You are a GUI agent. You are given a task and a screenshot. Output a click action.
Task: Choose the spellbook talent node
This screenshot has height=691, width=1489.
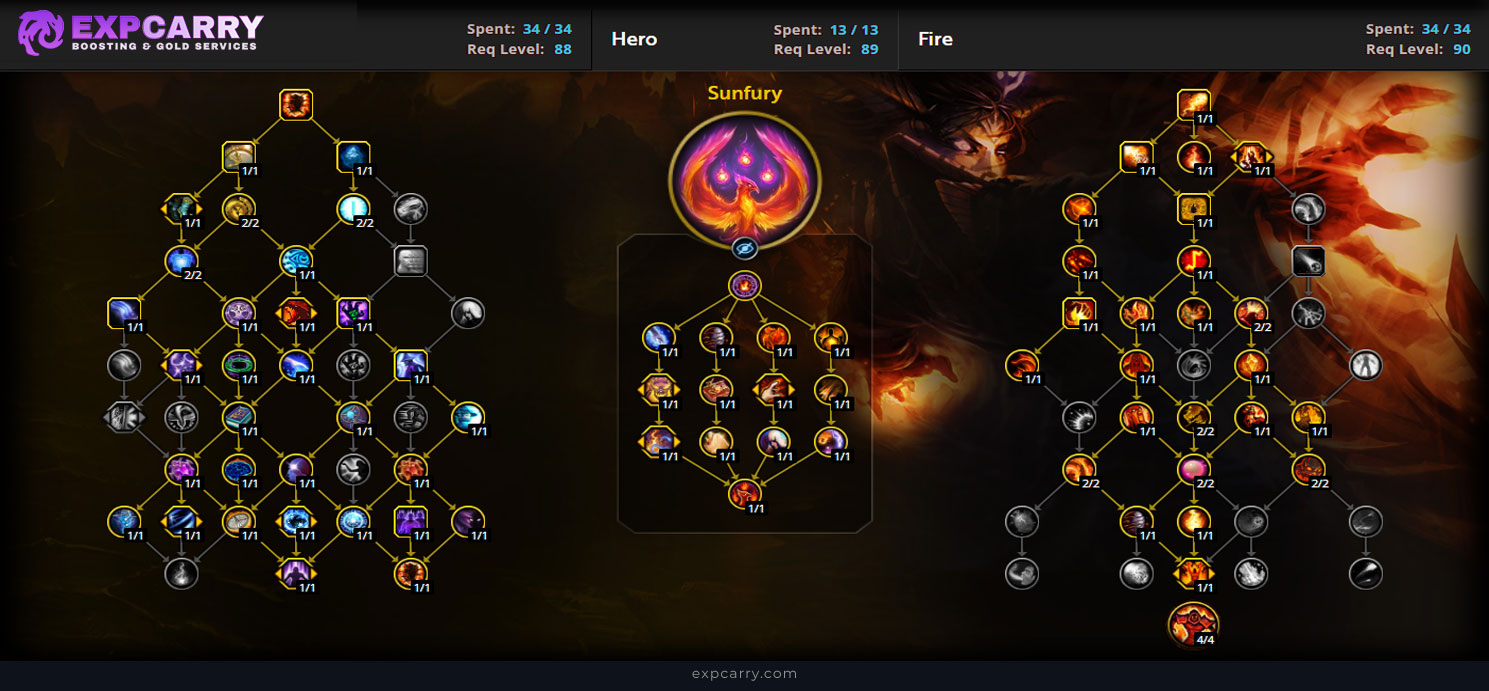239,416
